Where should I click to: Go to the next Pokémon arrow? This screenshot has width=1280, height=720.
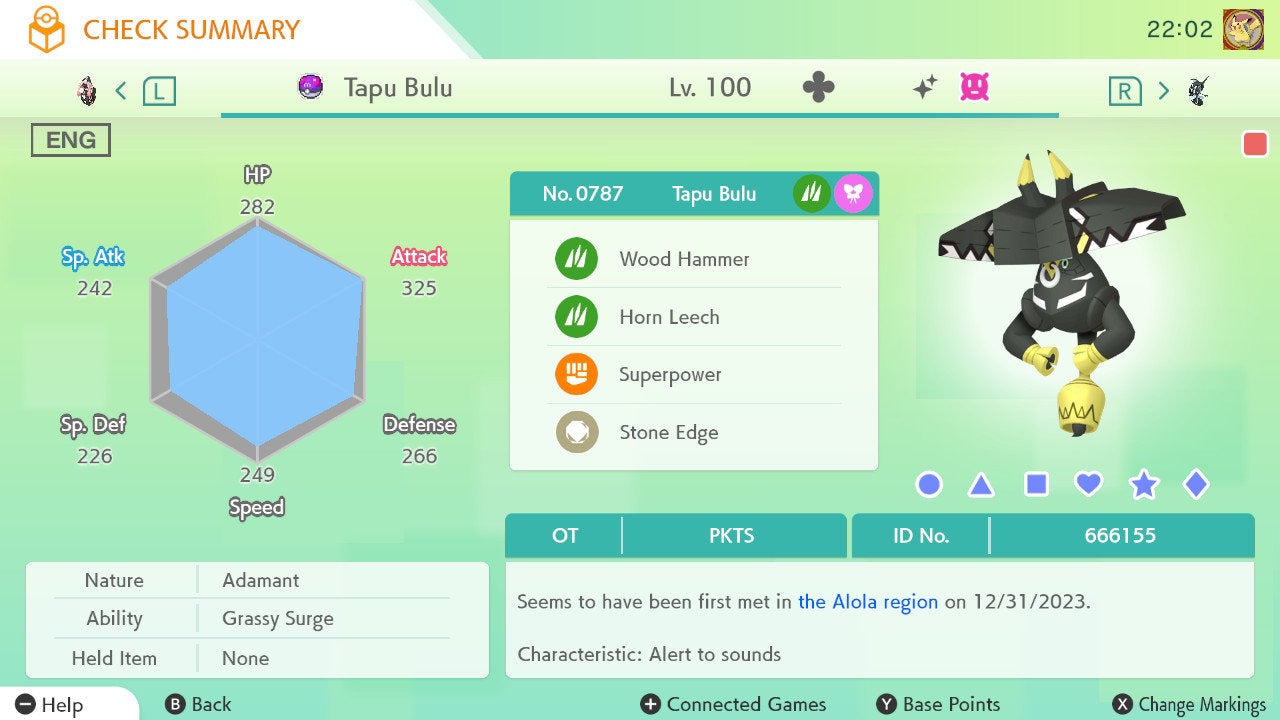(x=1163, y=91)
